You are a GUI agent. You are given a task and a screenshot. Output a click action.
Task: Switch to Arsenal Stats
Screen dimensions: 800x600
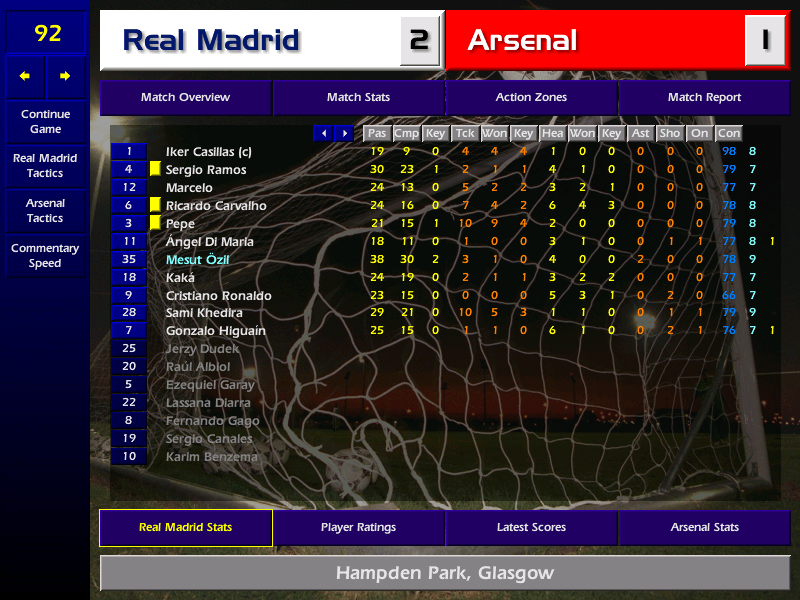[704, 527]
